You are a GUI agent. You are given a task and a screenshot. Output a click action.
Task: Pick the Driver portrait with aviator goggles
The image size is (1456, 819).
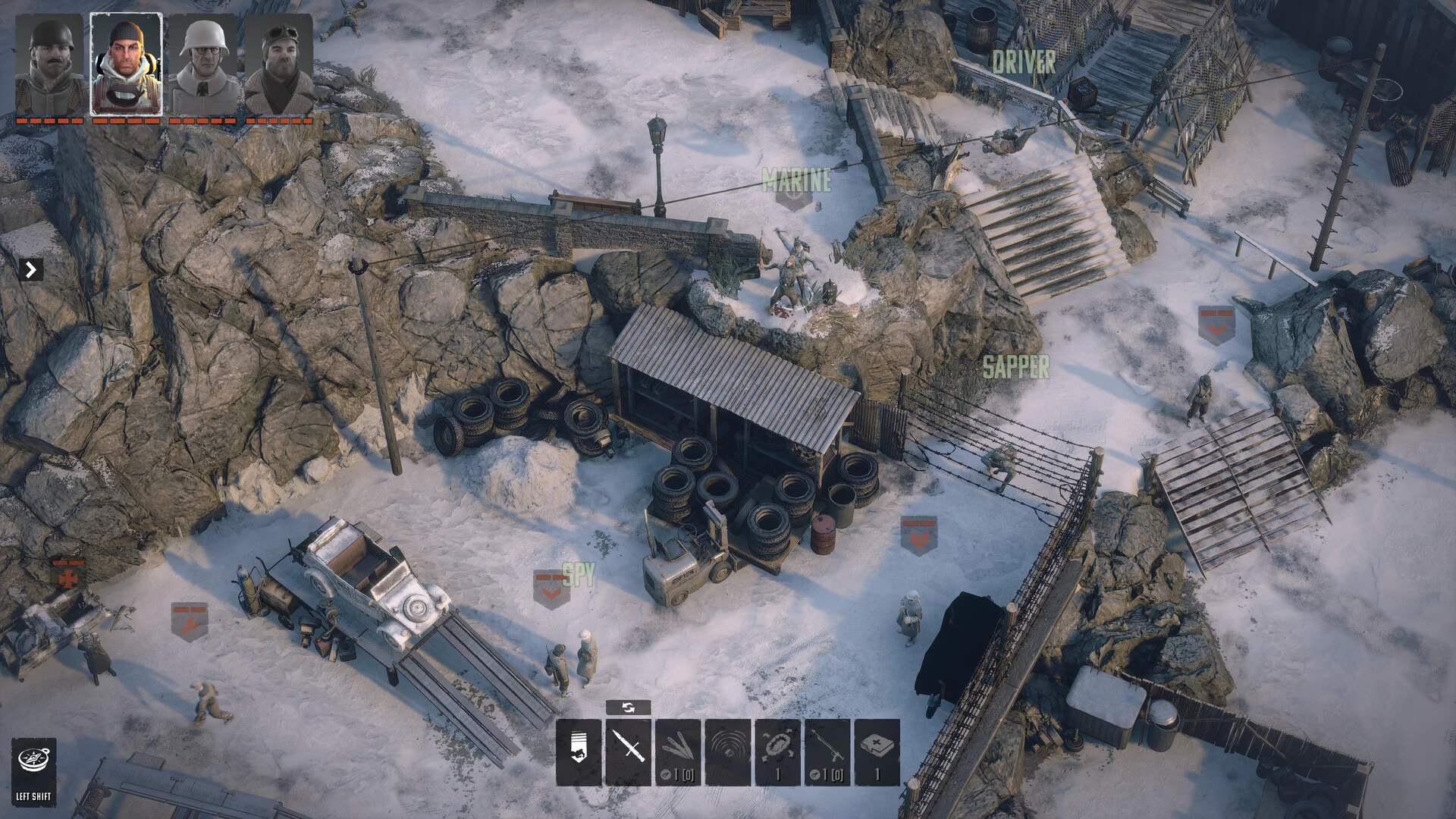click(278, 65)
